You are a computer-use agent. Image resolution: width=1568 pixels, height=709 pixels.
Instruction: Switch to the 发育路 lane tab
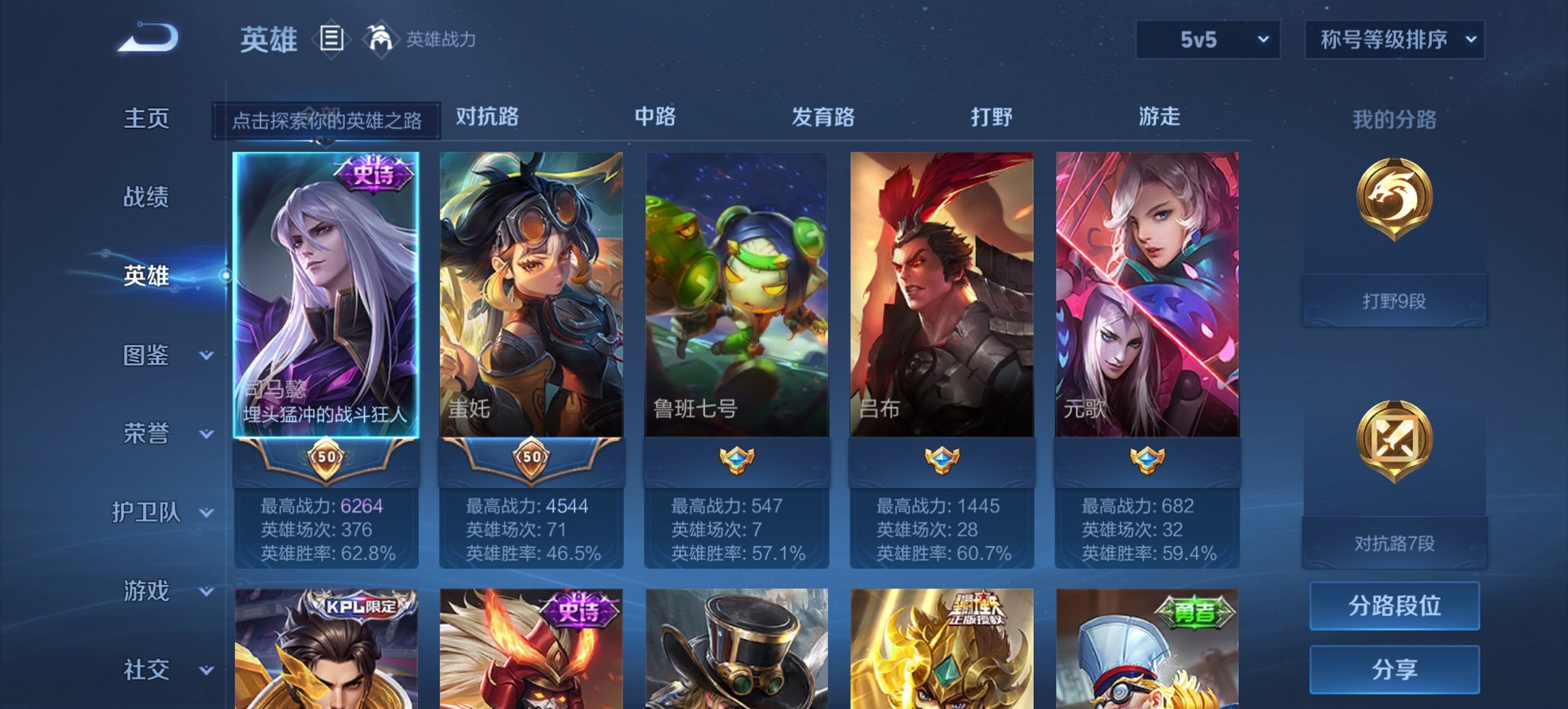823,117
